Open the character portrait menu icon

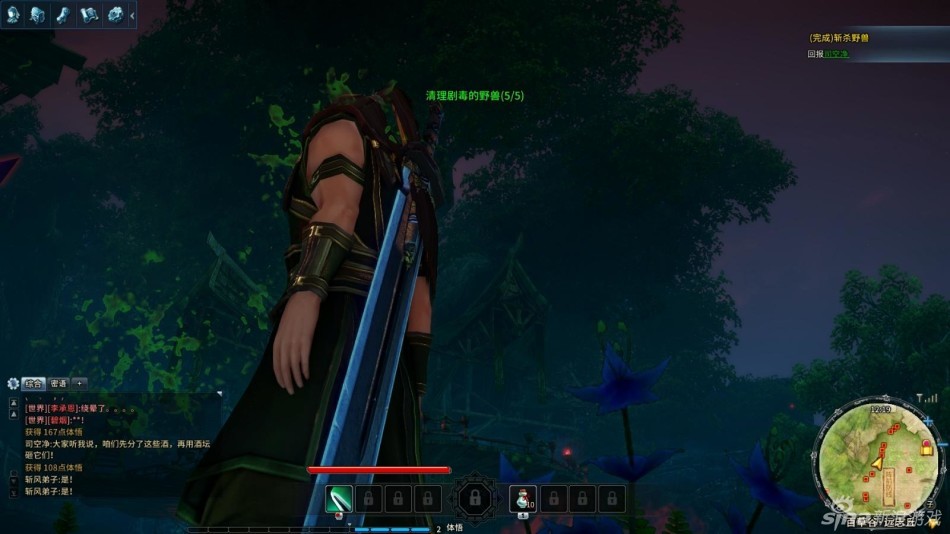[12, 14]
